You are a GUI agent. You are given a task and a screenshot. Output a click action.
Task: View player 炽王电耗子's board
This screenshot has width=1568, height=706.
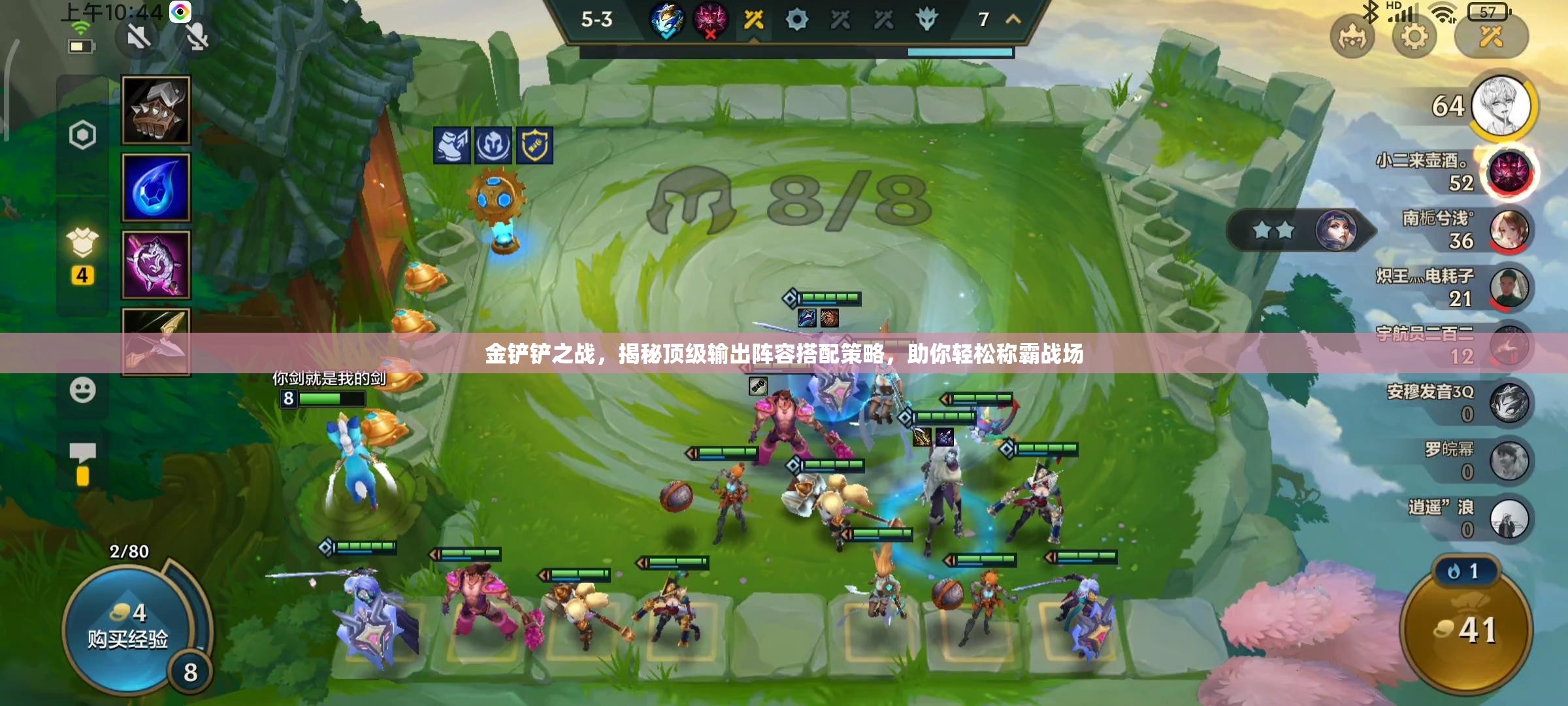pos(1509,288)
